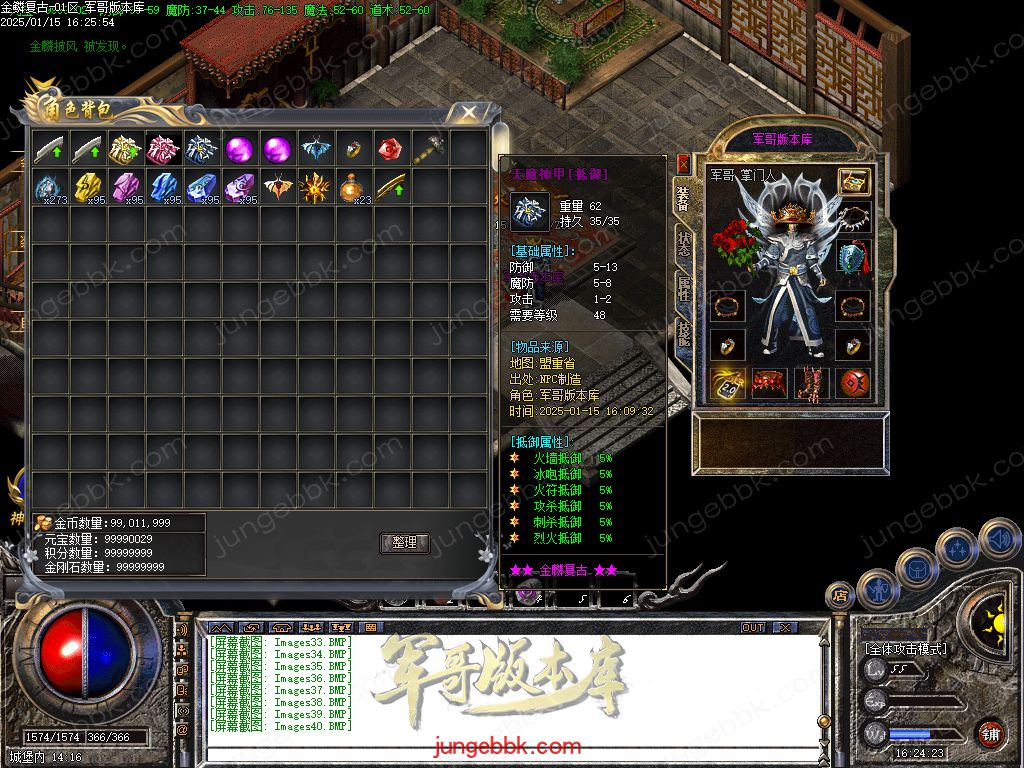Image resolution: width=1024 pixels, height=768 pixels.
Task: Close the character backpack window
Action: point(468,112)
